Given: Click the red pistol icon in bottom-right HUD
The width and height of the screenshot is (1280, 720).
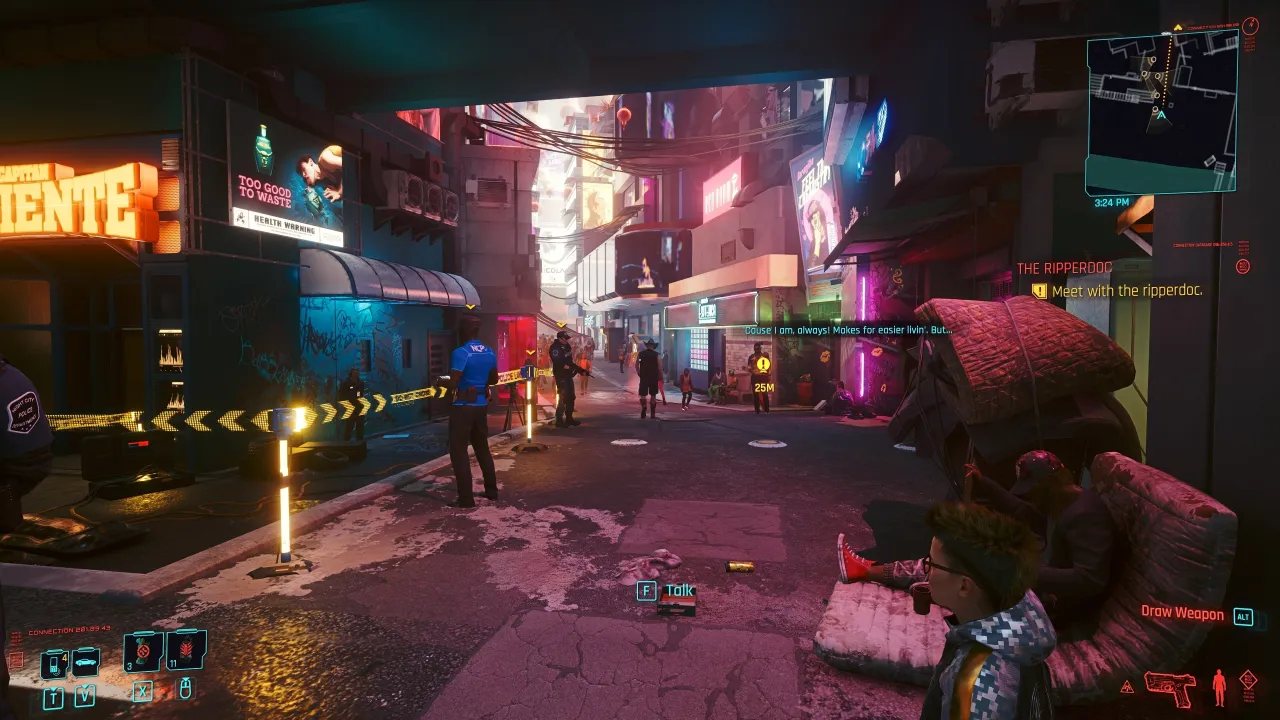Looking at the screenshot, I should pyautogui.click(x=1170, y=689).
